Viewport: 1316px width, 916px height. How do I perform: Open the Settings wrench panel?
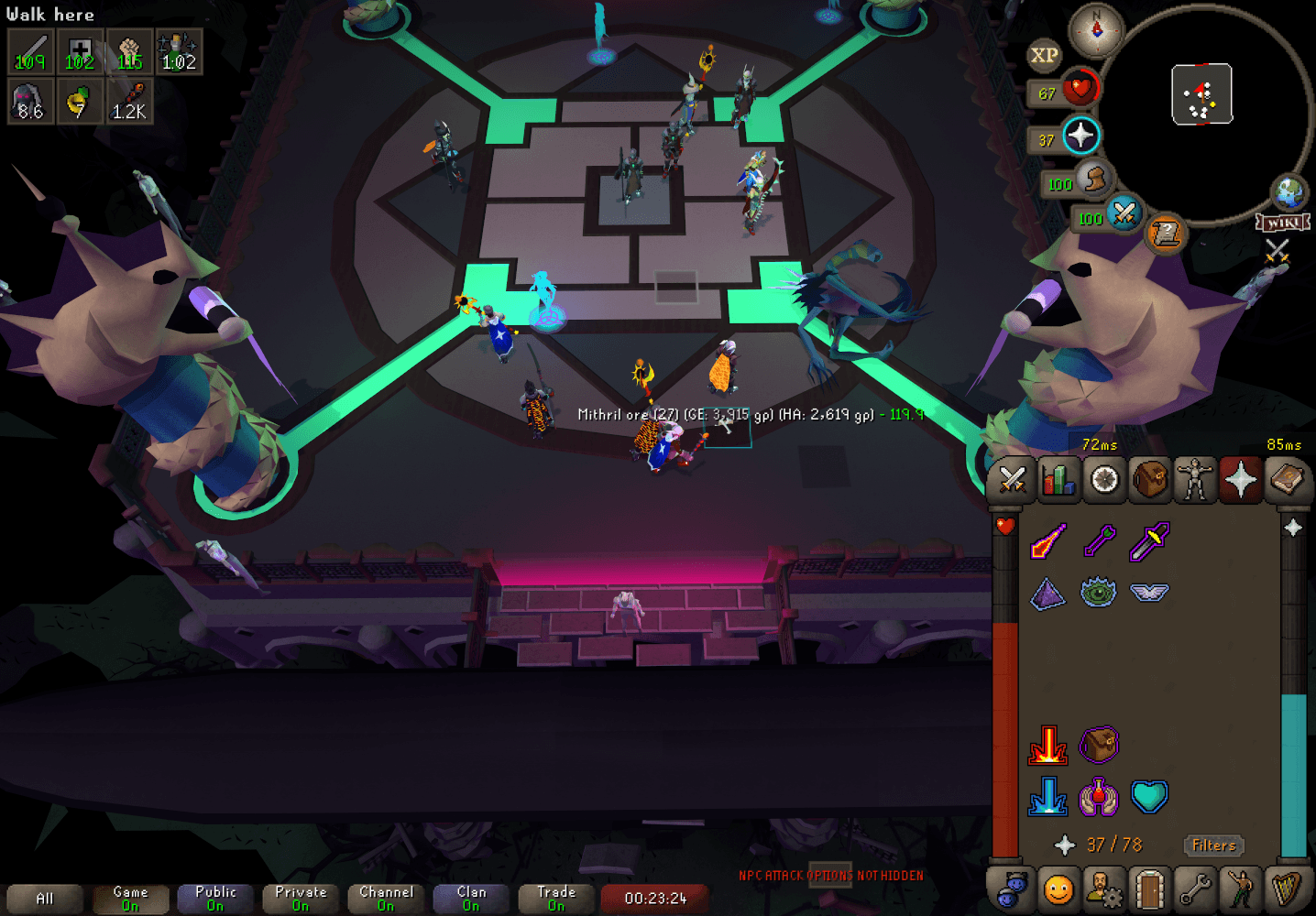[x=1196, y=888]
